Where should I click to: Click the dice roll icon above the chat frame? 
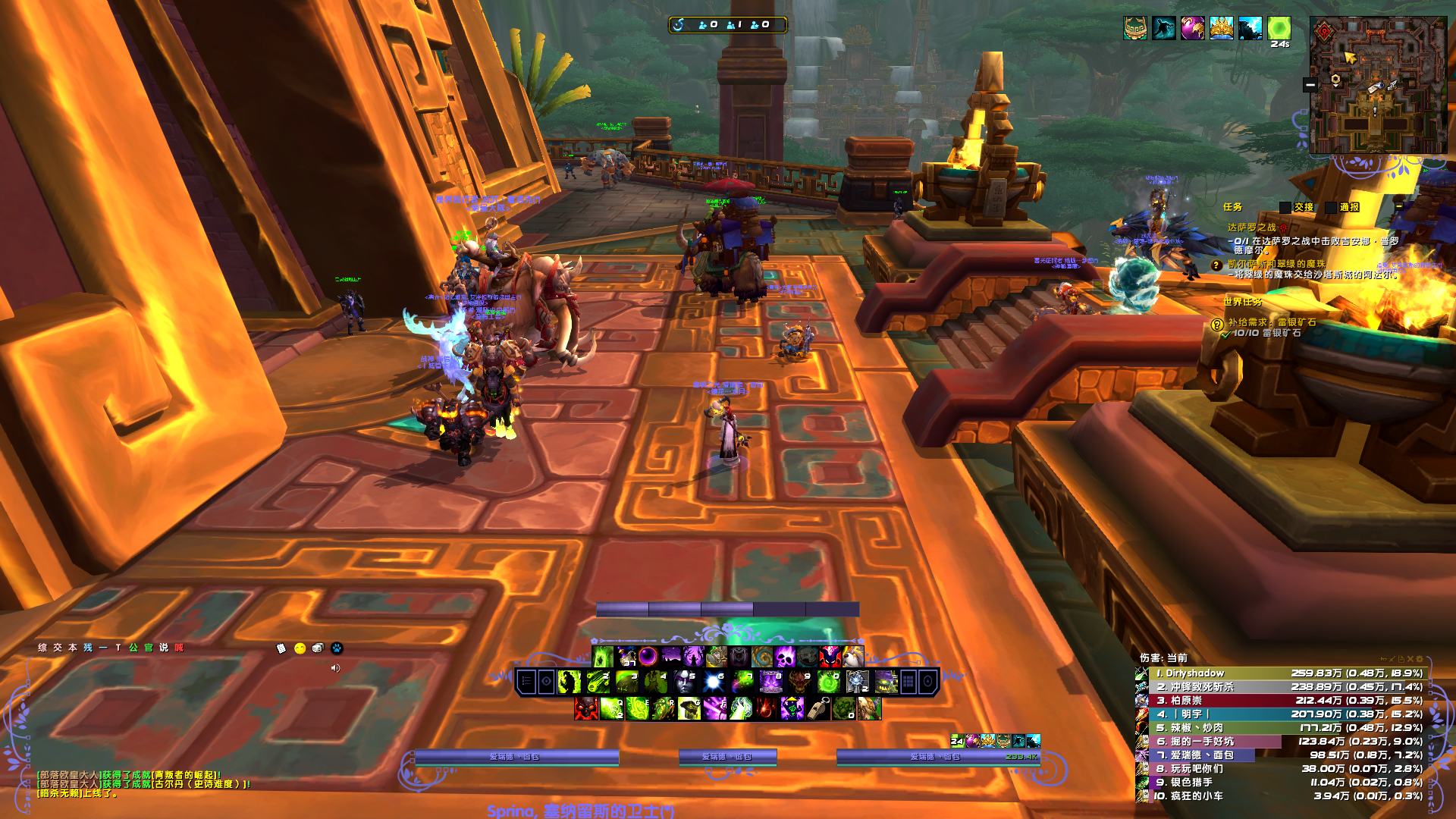[x=317, y=648]
